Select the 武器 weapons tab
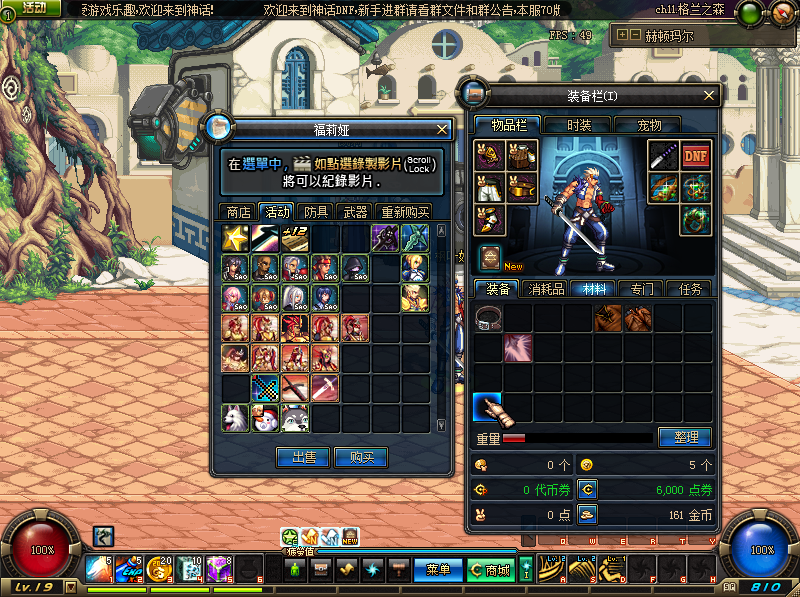 [355, 212]
